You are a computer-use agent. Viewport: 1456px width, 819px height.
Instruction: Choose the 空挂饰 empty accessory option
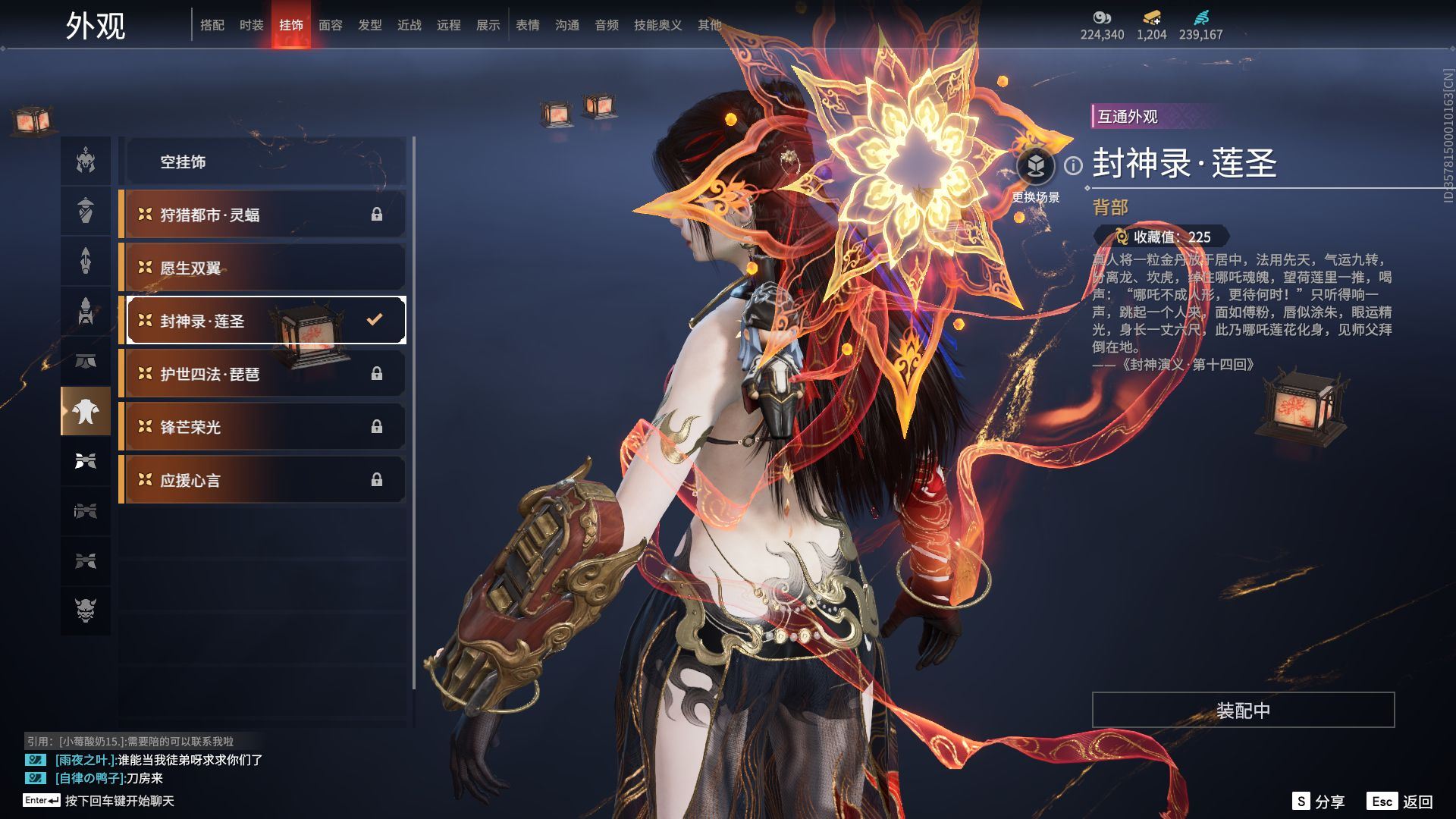[262, 162]
